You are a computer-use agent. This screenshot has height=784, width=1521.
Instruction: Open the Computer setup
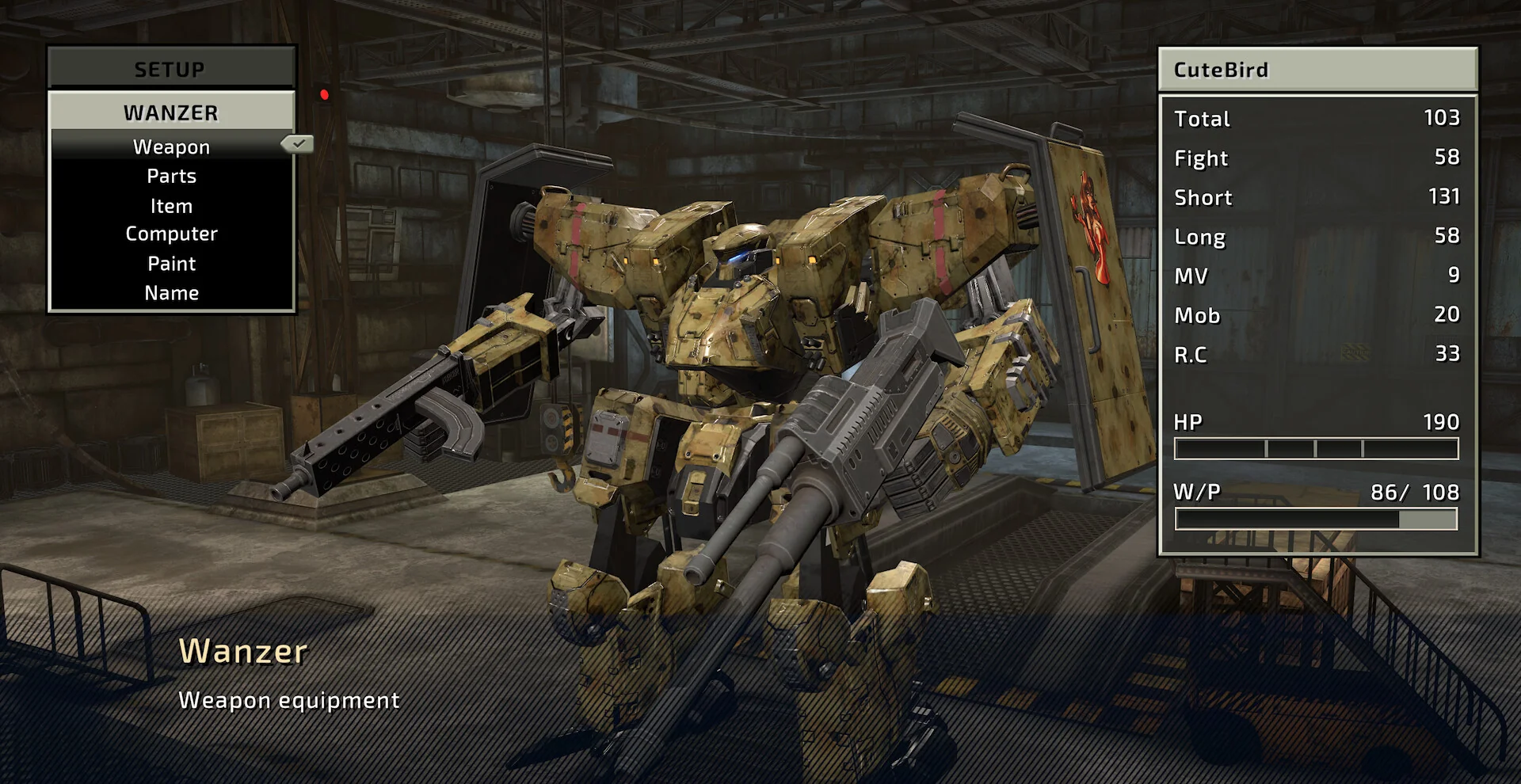coord(171,234)
